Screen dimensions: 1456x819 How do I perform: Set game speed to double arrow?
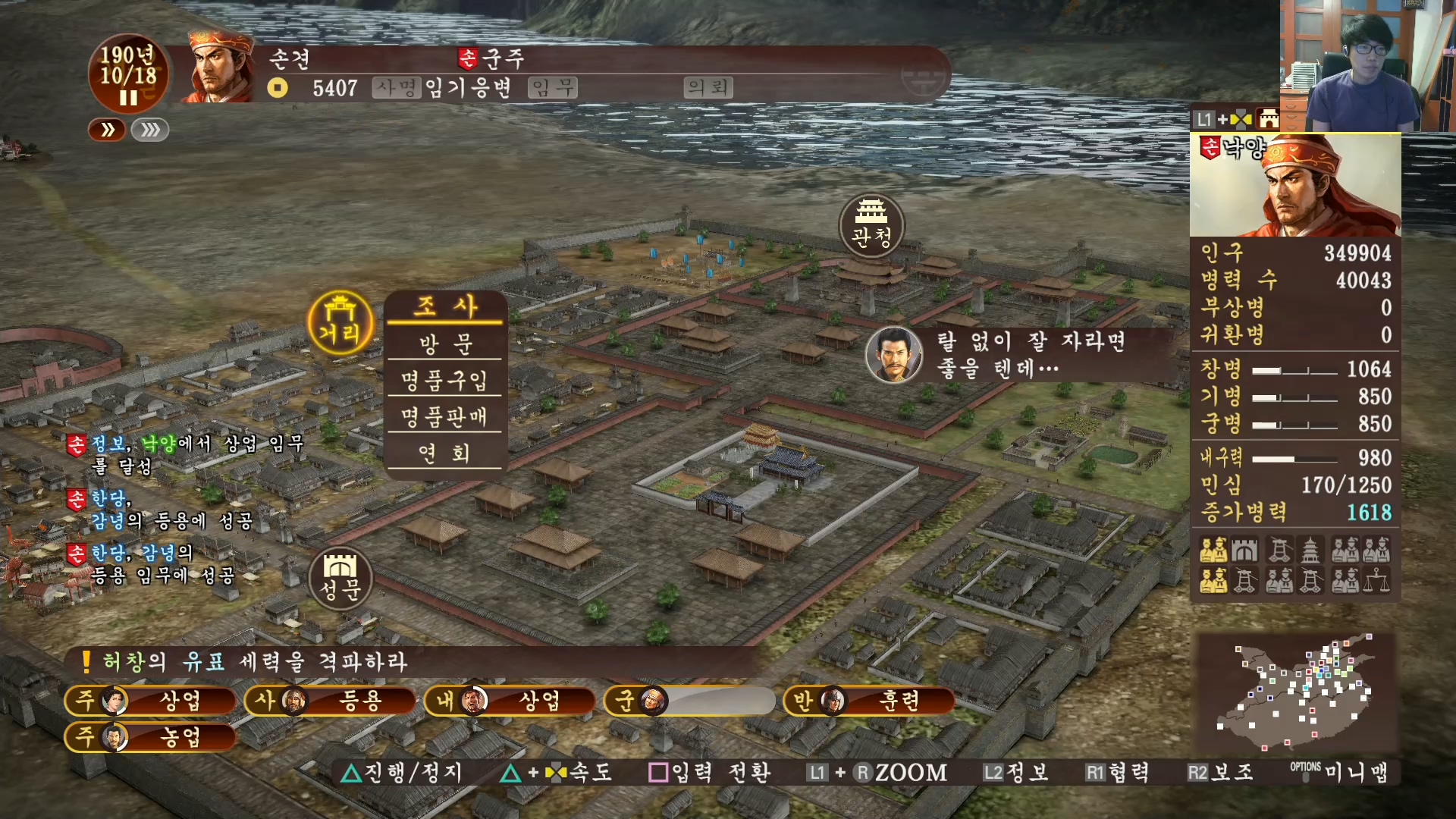(108, 130)
